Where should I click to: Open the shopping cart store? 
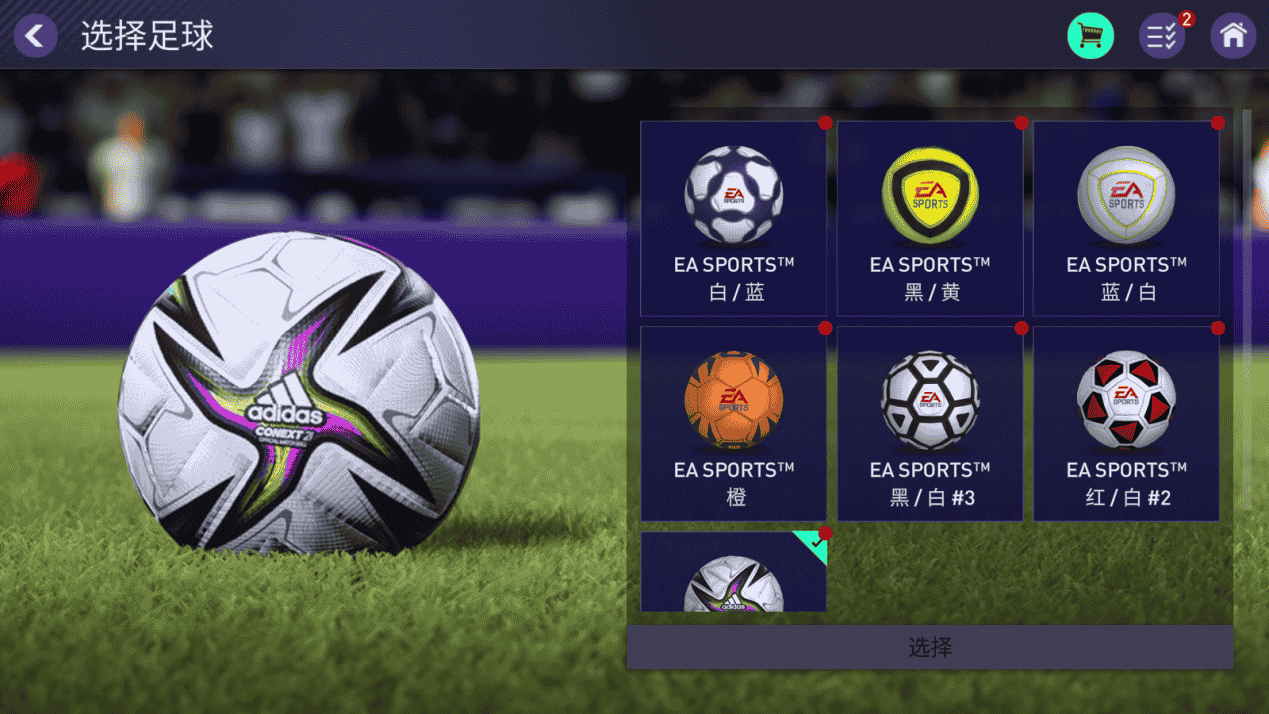(1090, 37)
